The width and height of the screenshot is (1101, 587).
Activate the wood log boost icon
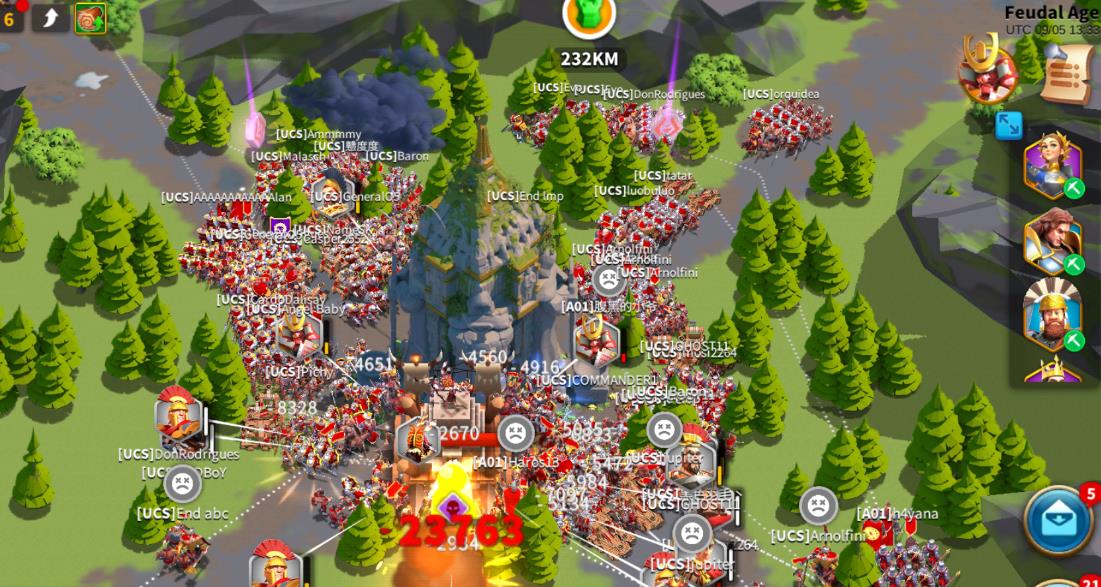(90, 18)
